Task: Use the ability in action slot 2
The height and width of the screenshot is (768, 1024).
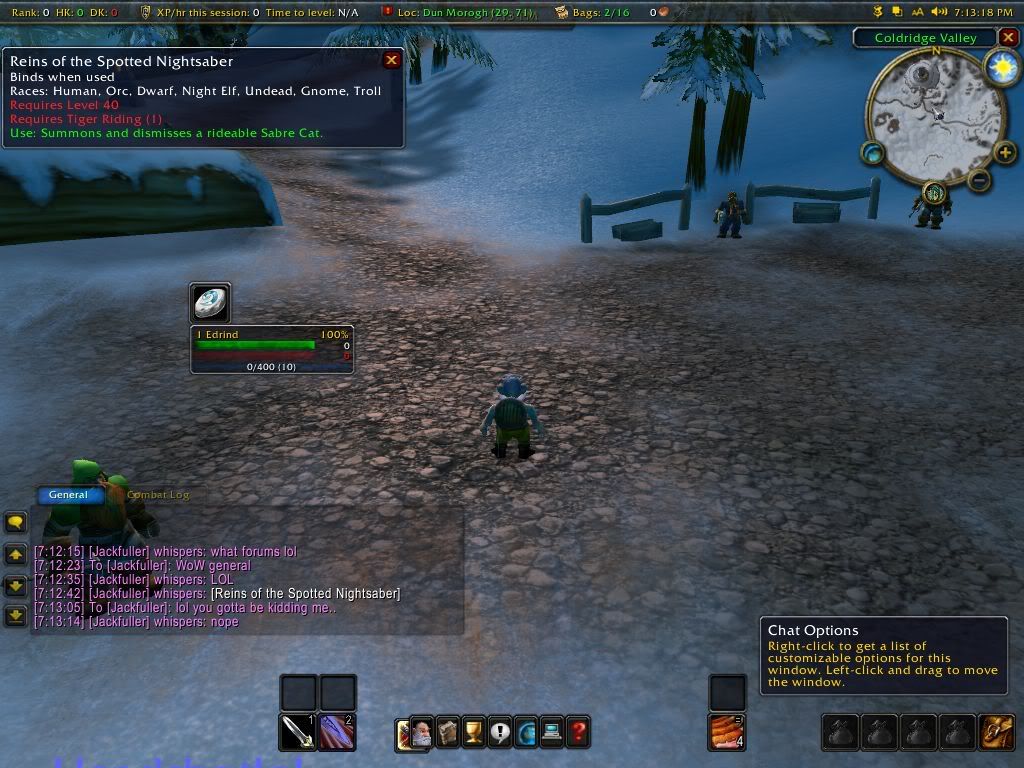Action: [337, 732]
